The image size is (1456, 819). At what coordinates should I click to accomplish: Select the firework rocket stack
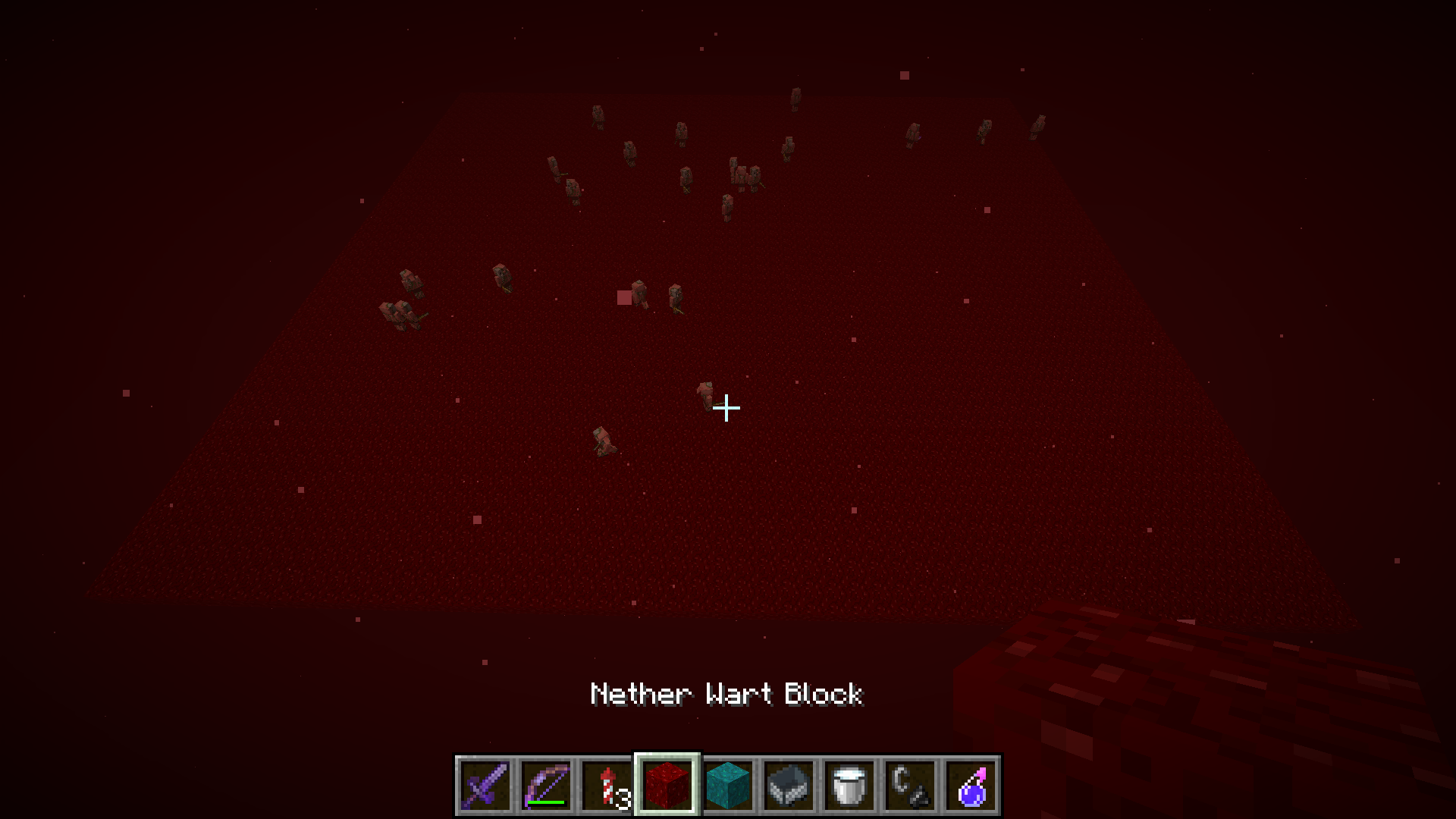[607, 785]
